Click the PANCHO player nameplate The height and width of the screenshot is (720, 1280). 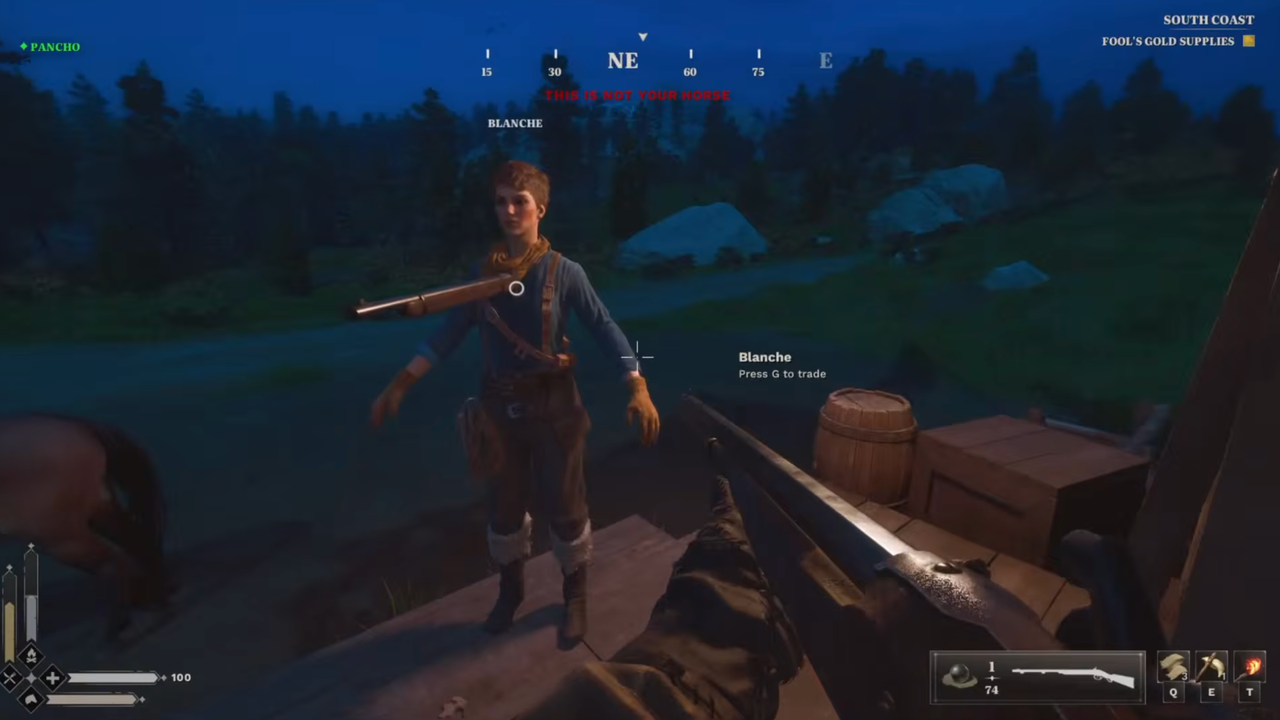(55, 46)
